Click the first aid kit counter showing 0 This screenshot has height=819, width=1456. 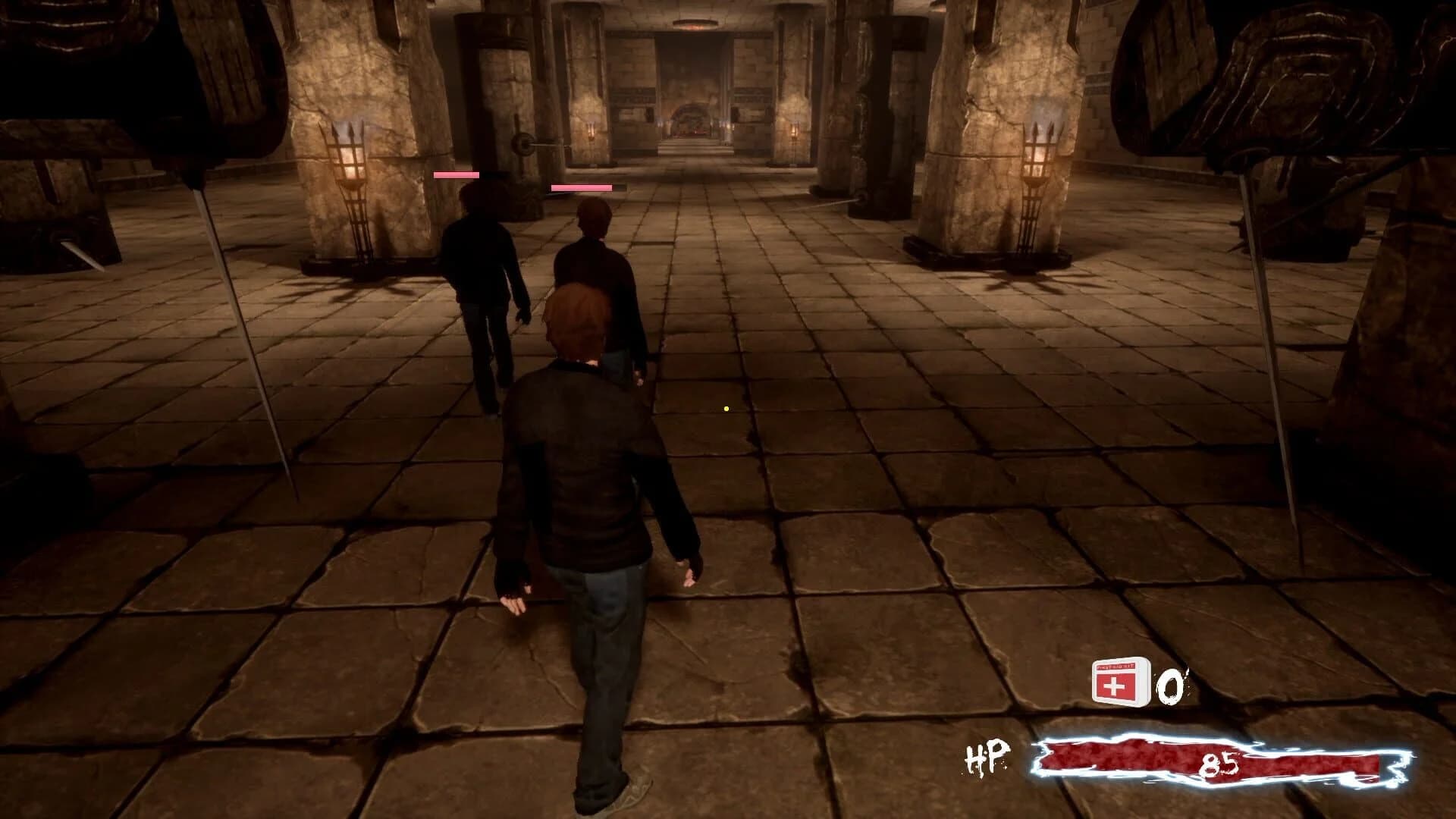pyautogui.click(x=1169, y=685)
